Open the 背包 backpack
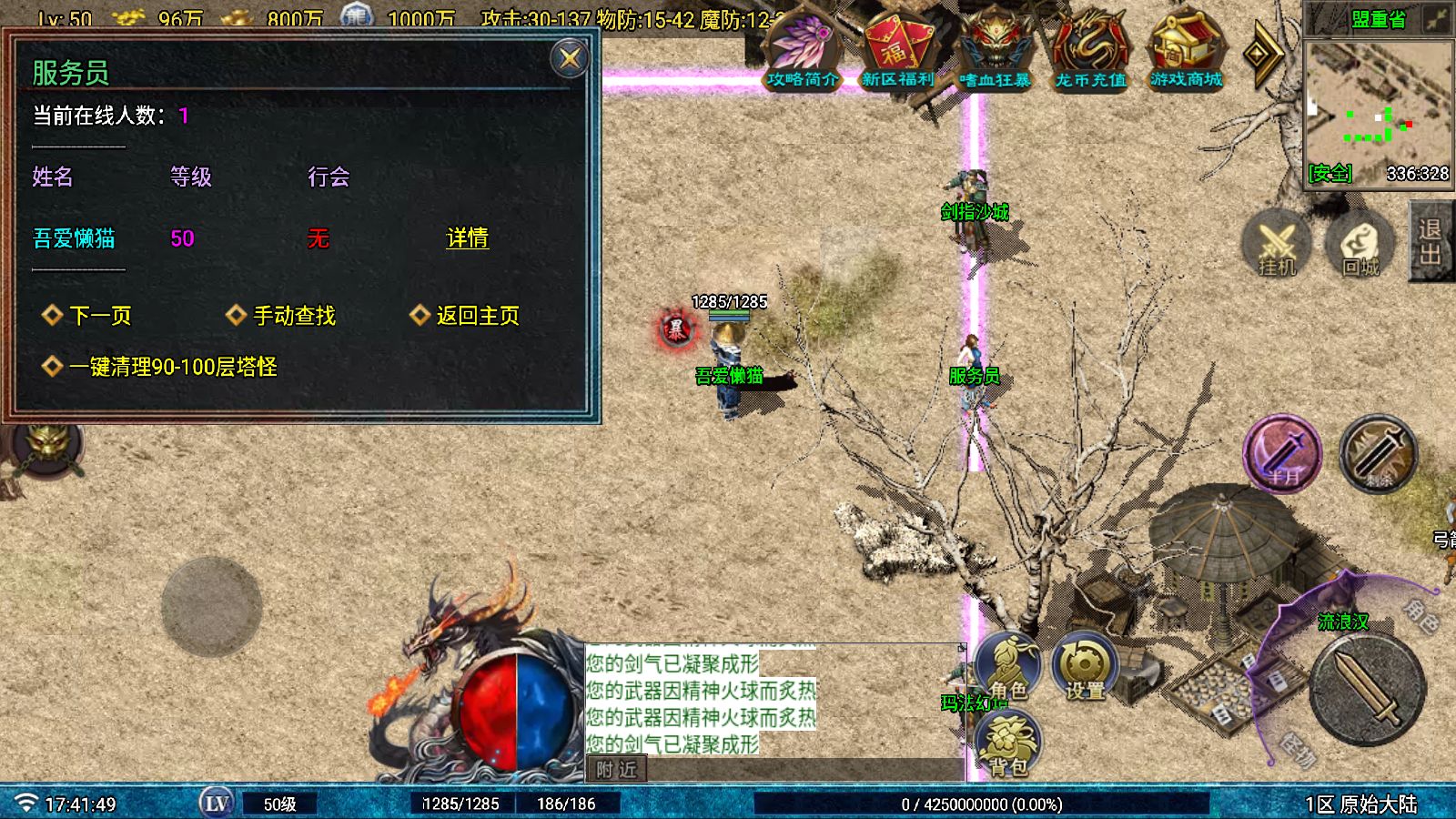 pos(1008,743)
